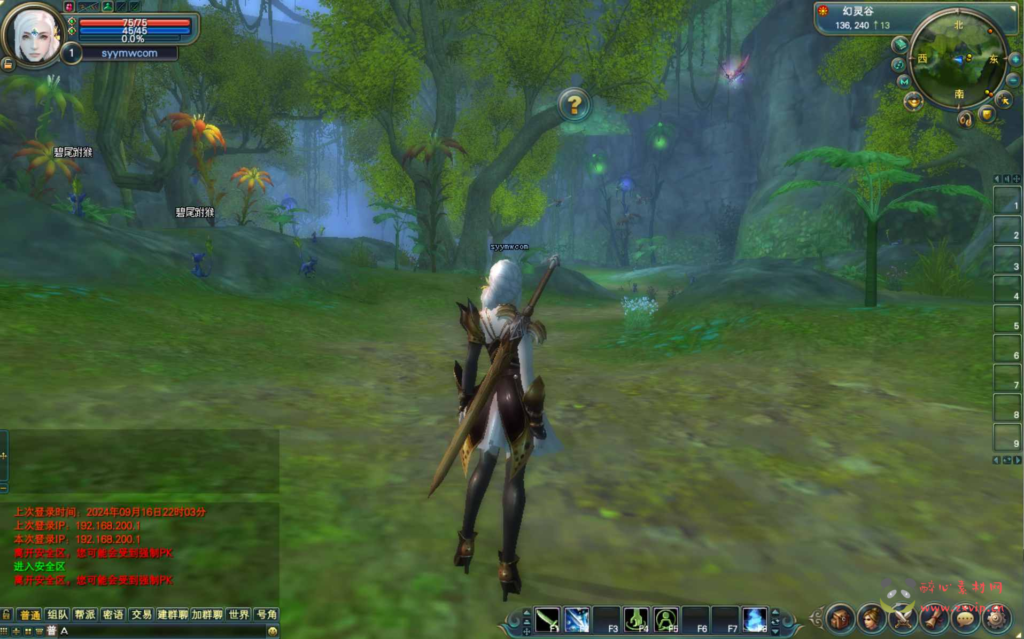Image resolution: width=1024 pixels, height=639 pixels.
Task: Zoom in the minimap with plus button
Action: (1014, 59)
